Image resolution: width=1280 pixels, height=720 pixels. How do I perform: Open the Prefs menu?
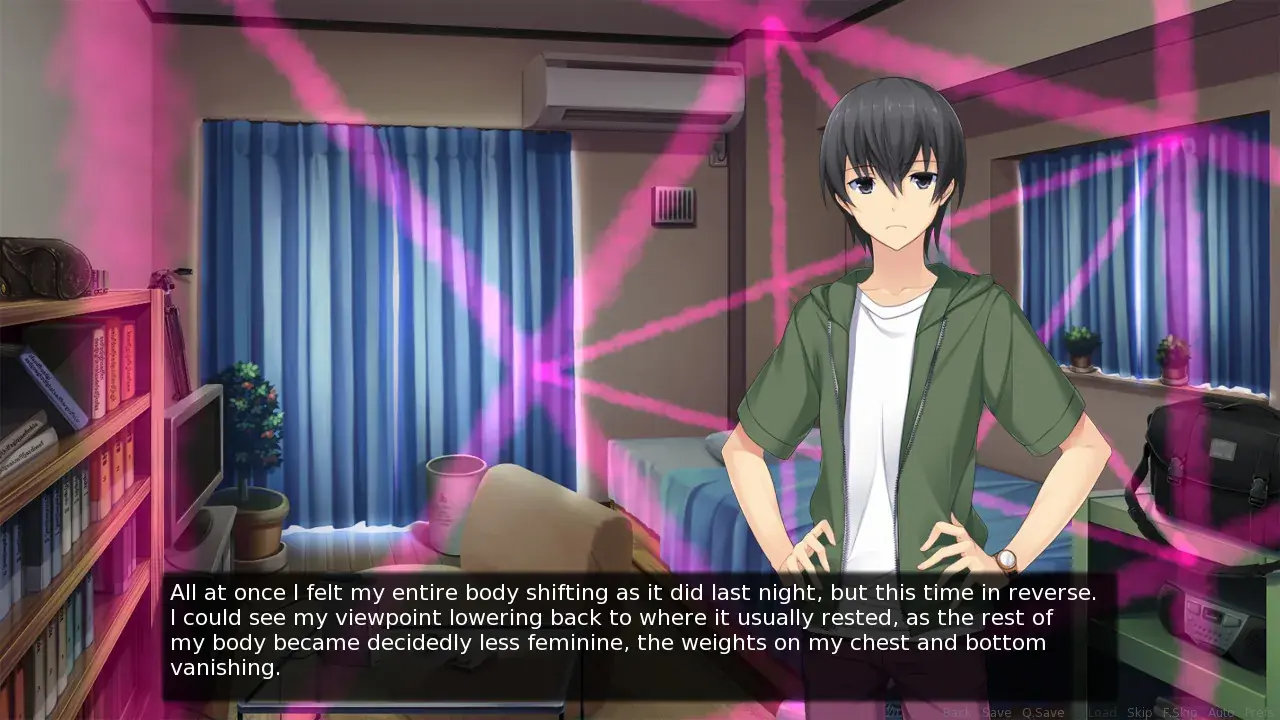click(1260, 712)
